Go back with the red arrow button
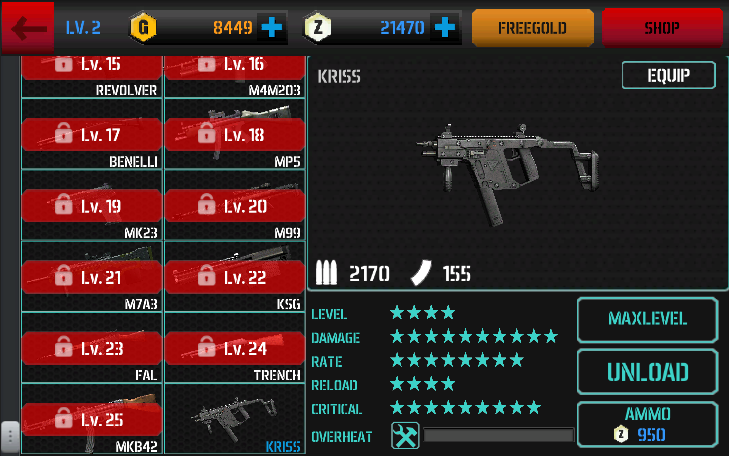This screenshot has width=729, height=456. (28, 28)
